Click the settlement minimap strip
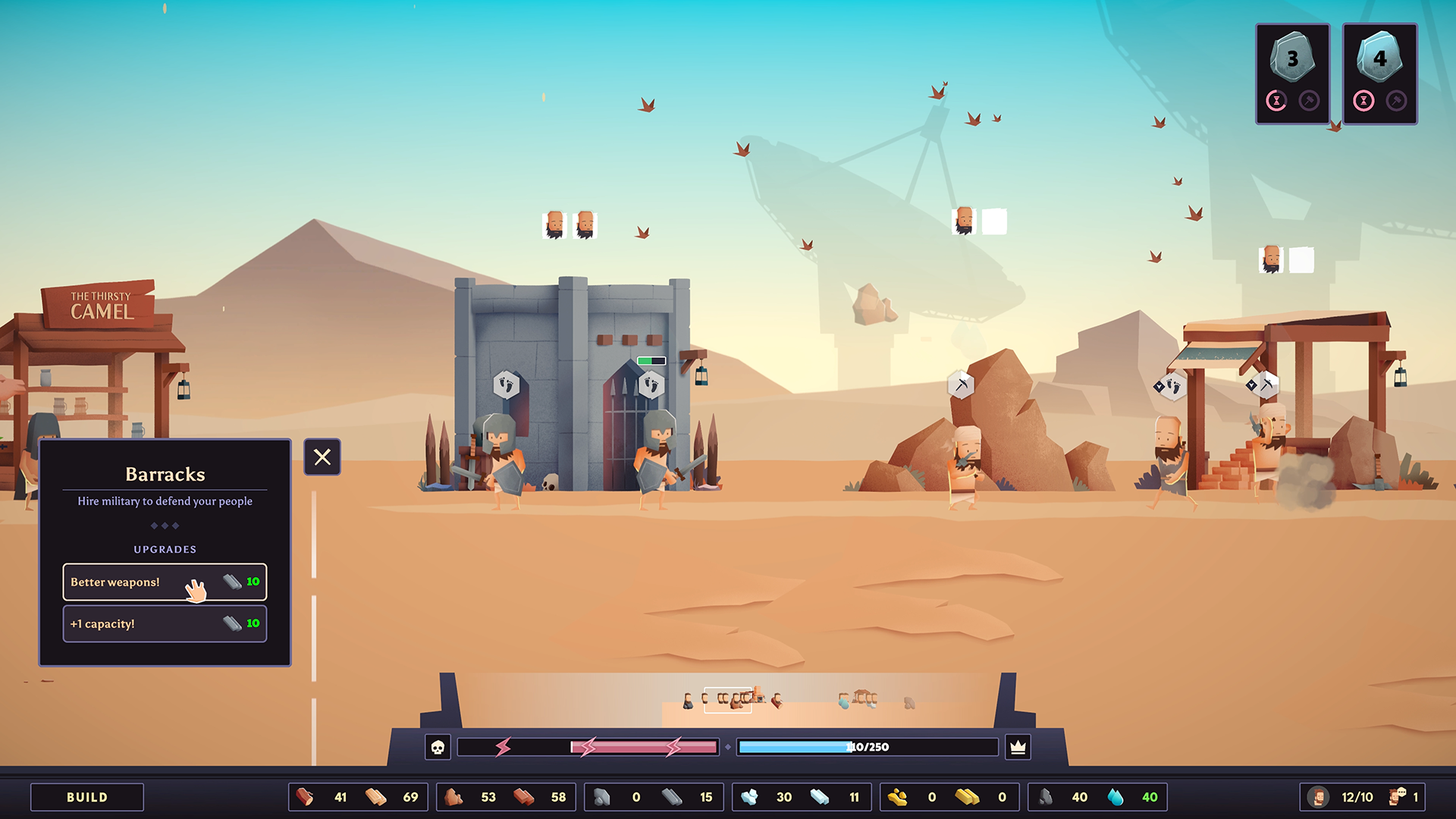 [x=728, y=699]
